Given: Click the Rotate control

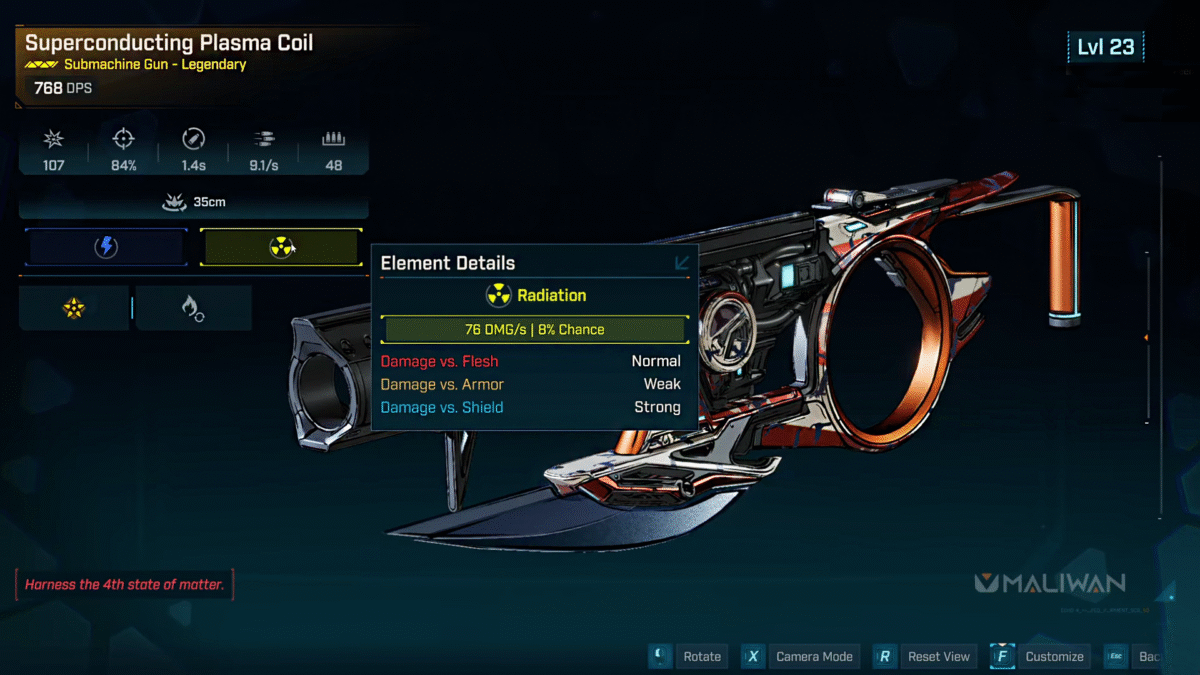Looking at the screenshot, I should (701, 656).
